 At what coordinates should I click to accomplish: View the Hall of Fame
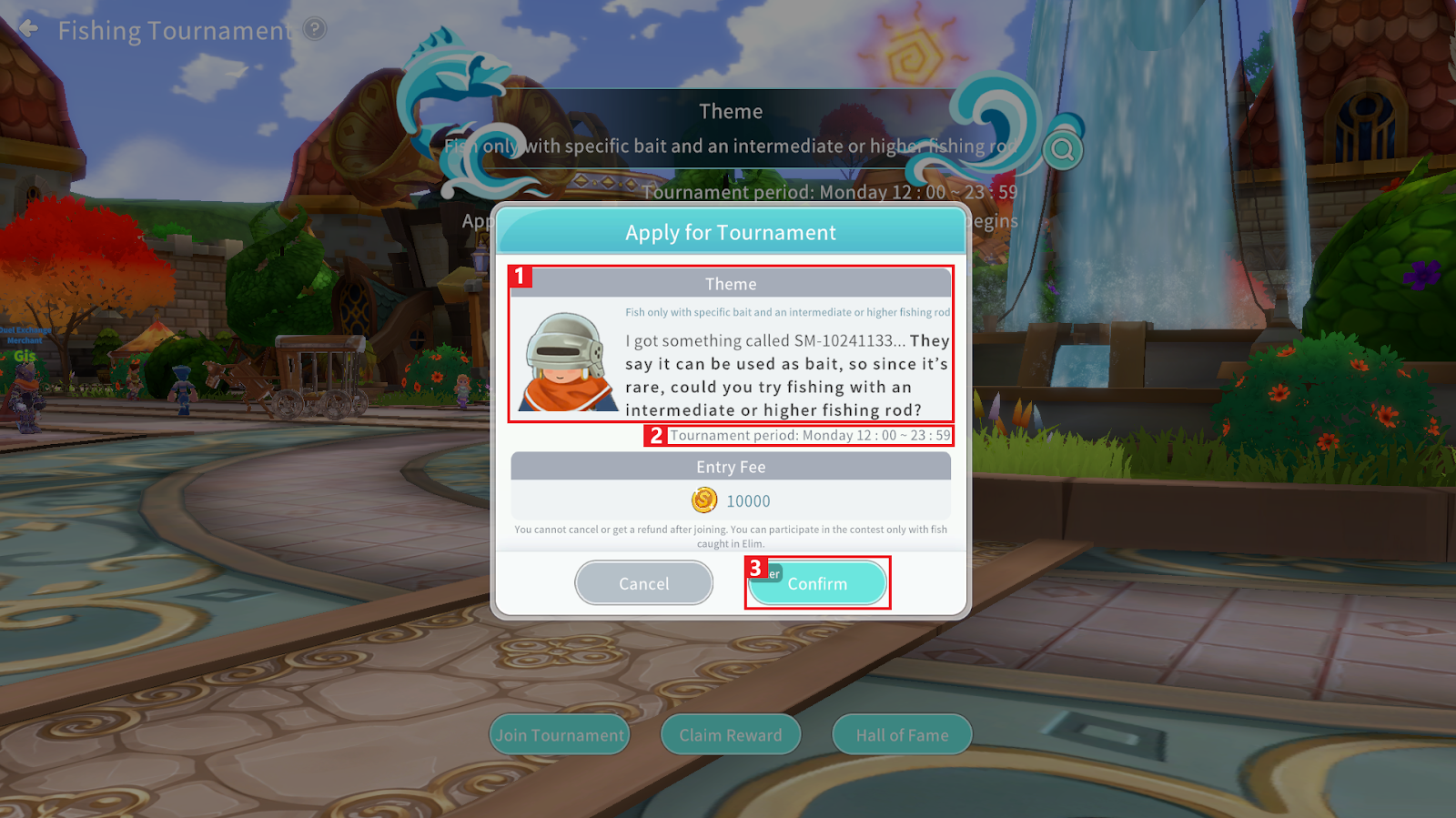click(902, 735)
